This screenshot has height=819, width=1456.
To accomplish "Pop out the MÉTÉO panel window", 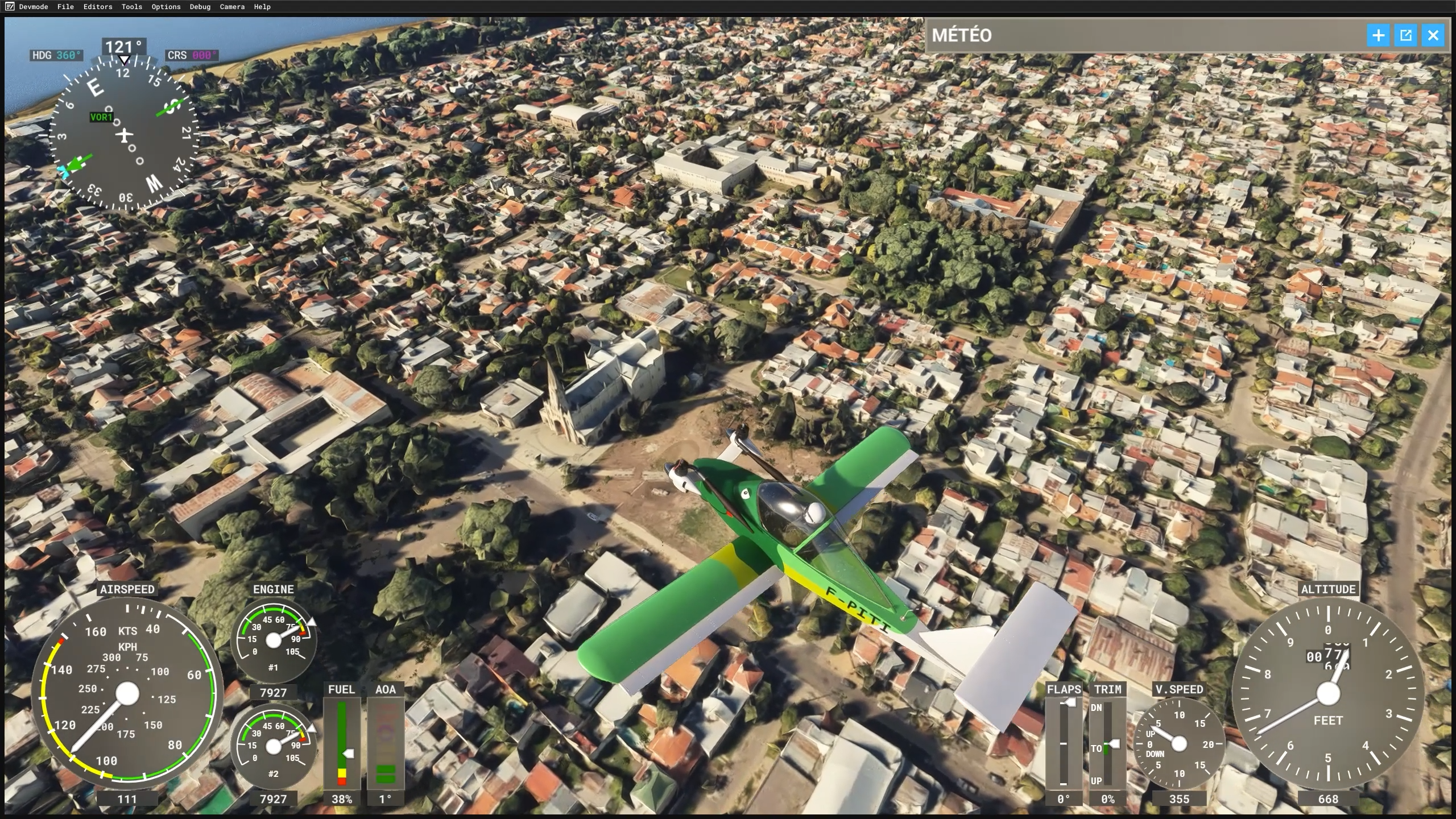I will pos(1405,36).
